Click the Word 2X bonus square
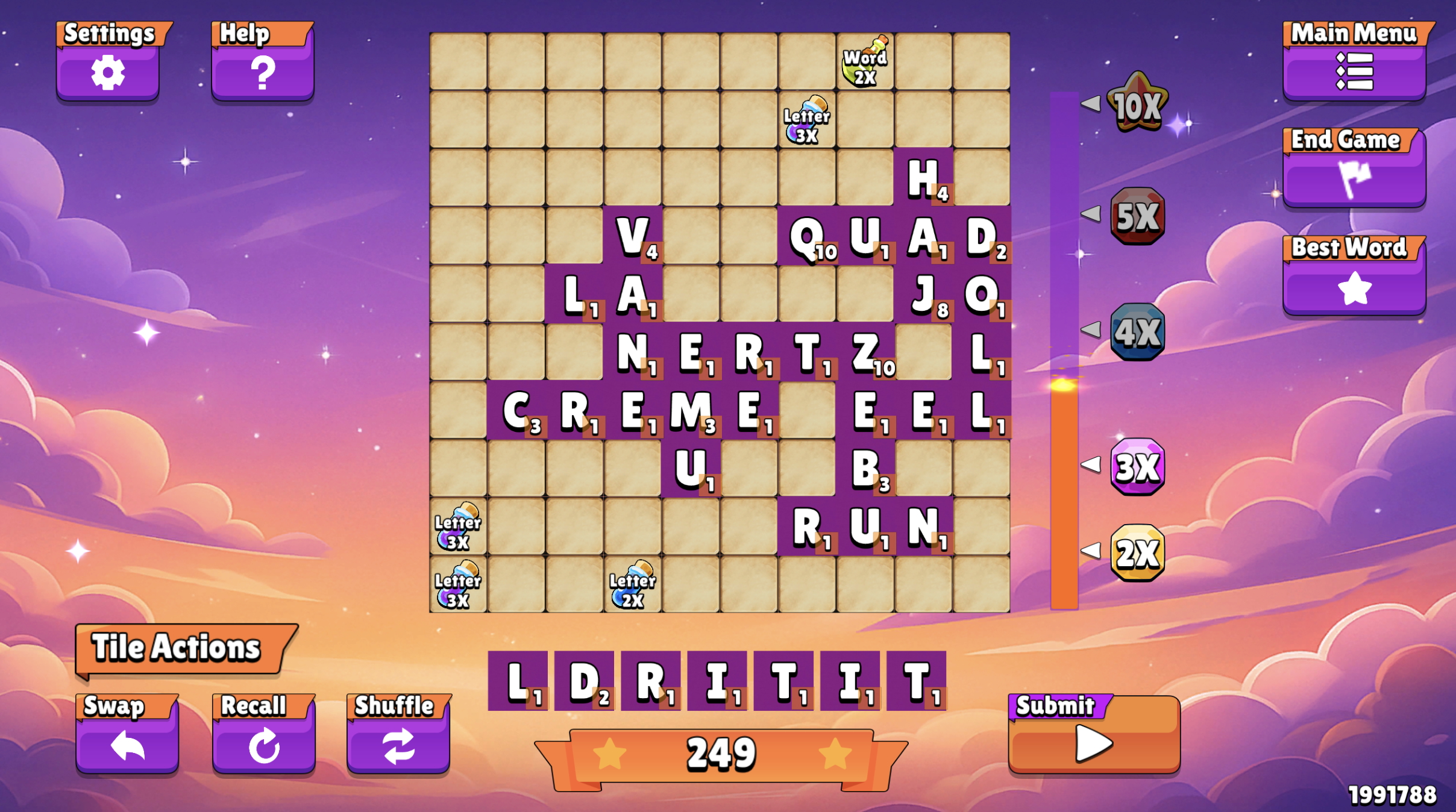This screenshot has width=1456, height=812. tap(864, 60)
